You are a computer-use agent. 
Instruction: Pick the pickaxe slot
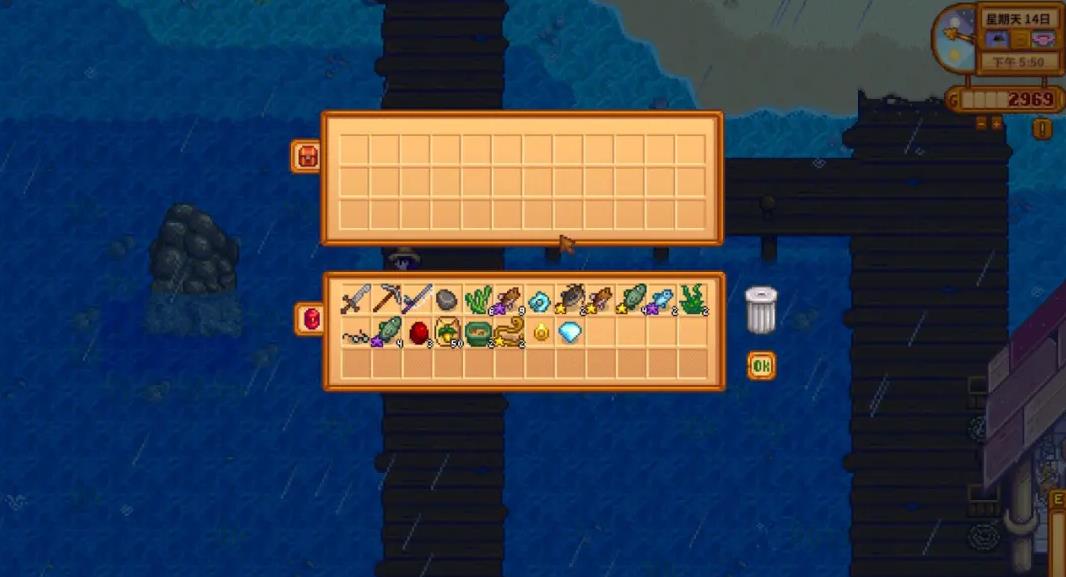(x=386, y=299)
